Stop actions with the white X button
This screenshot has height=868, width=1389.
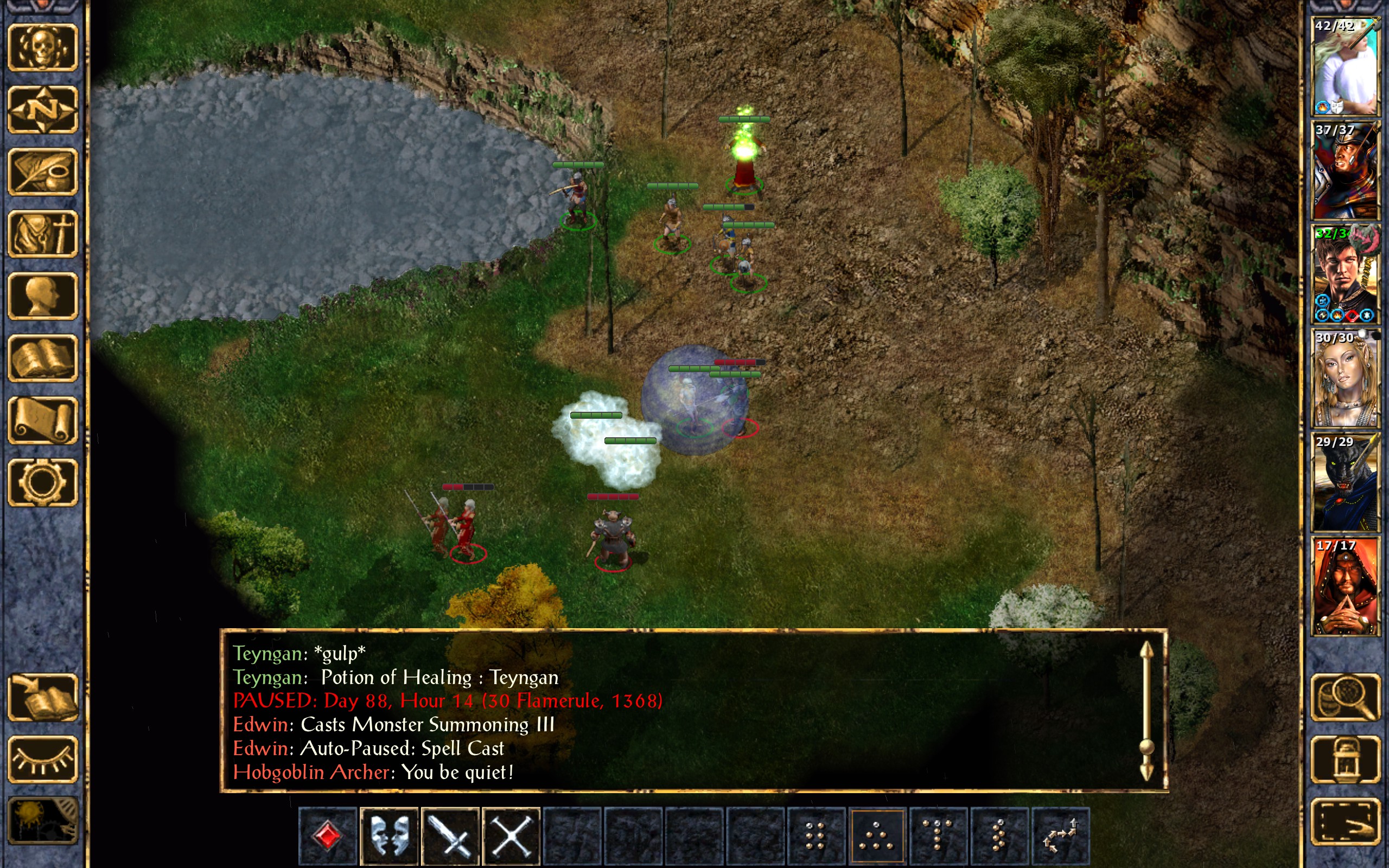[512, 836]
